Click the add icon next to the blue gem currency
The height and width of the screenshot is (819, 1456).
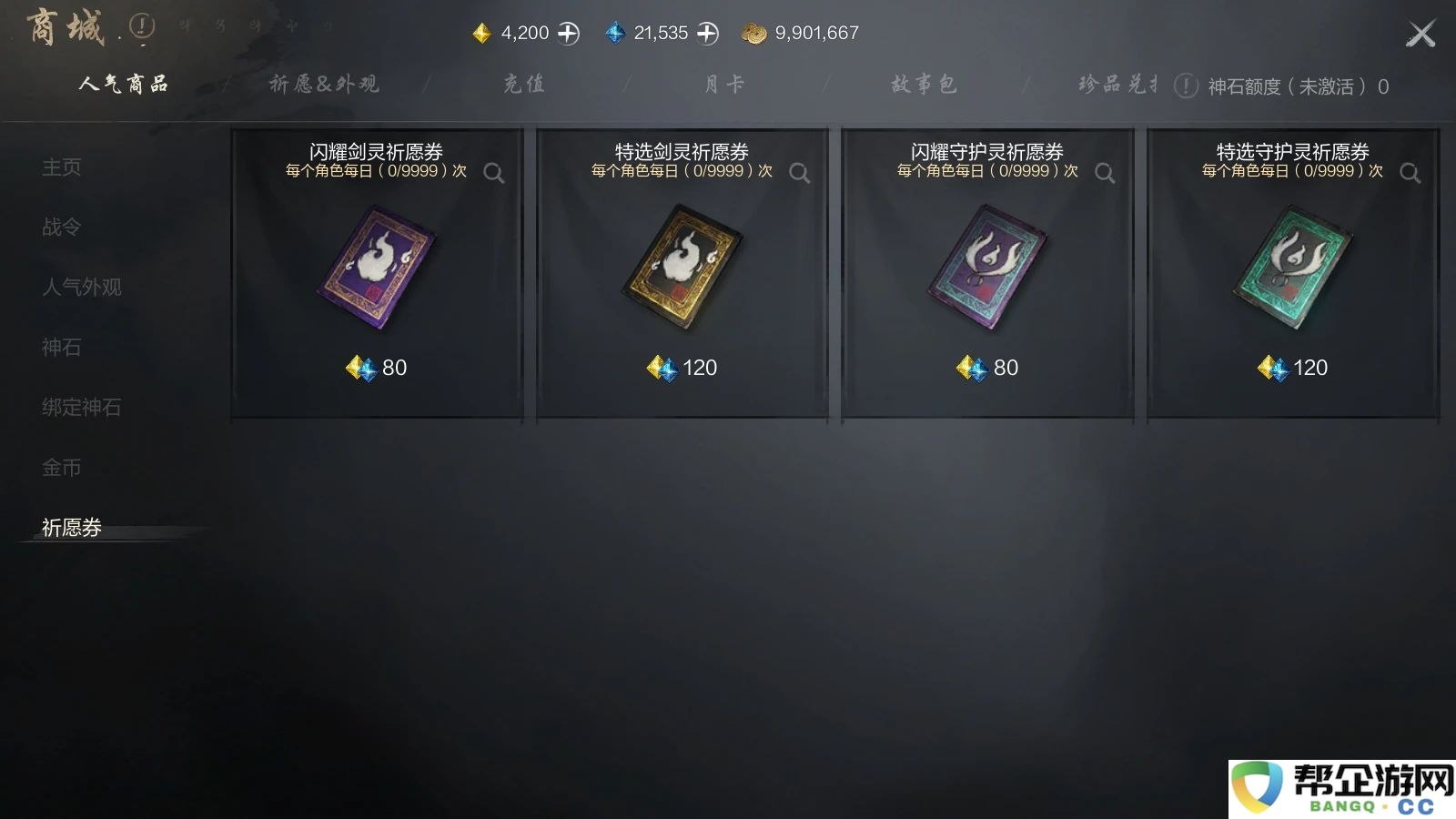pos(705,32)
